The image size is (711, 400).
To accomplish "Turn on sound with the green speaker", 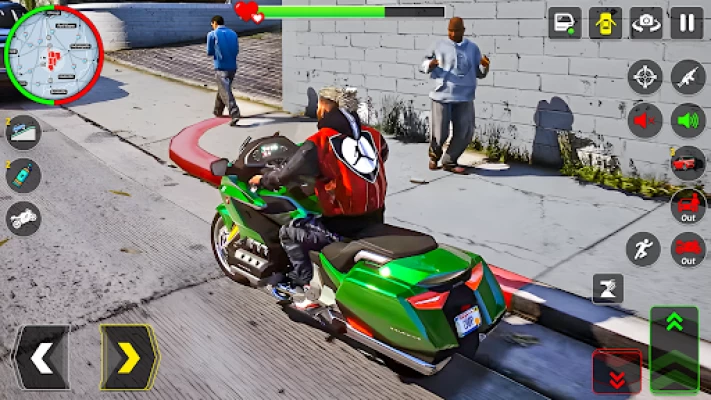I will [x=688, y=120].
